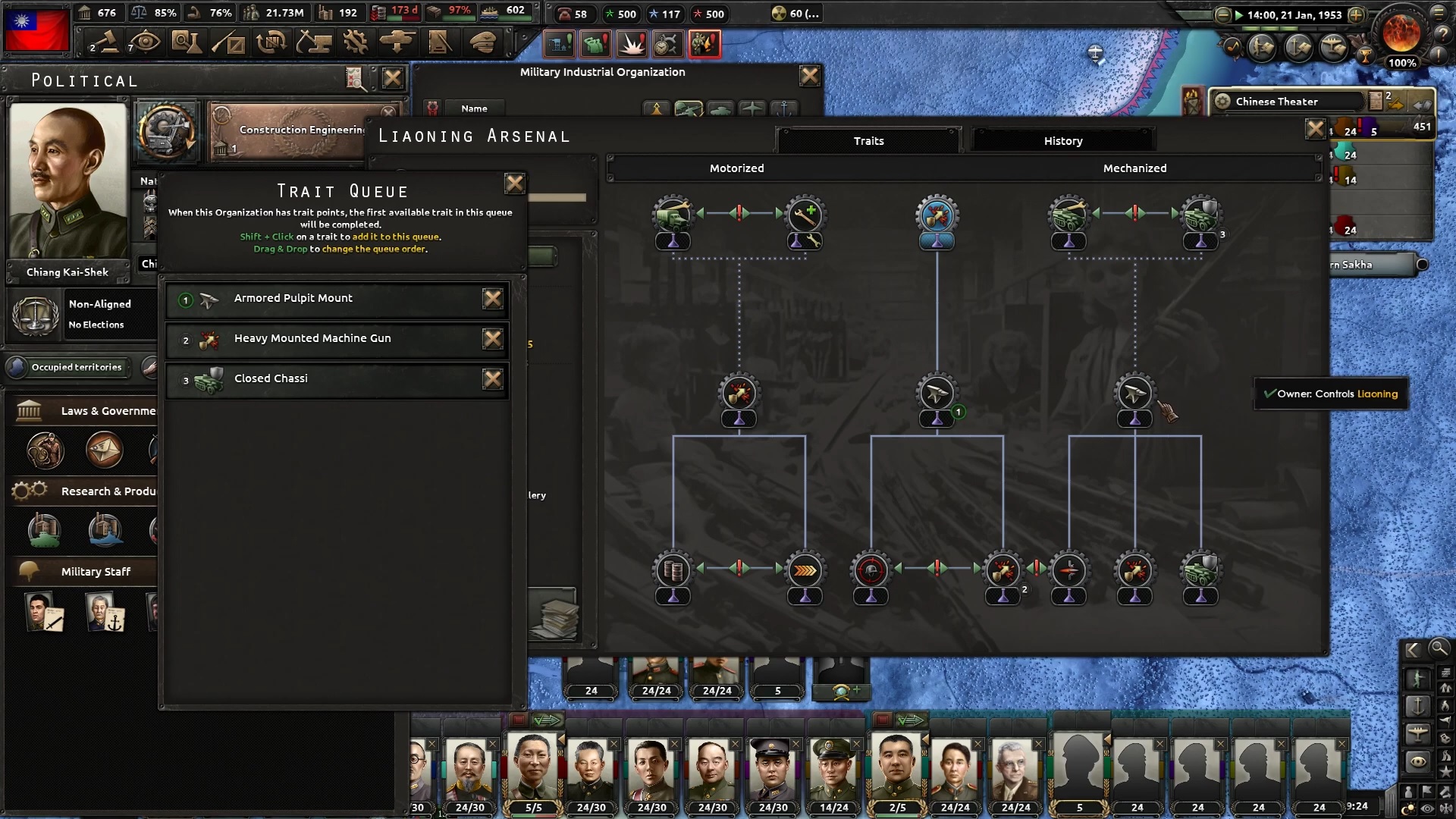This screenshot has width=1456, height=819.
Task: Expand the Occupied territories list arrow
Action: point(129,368)
